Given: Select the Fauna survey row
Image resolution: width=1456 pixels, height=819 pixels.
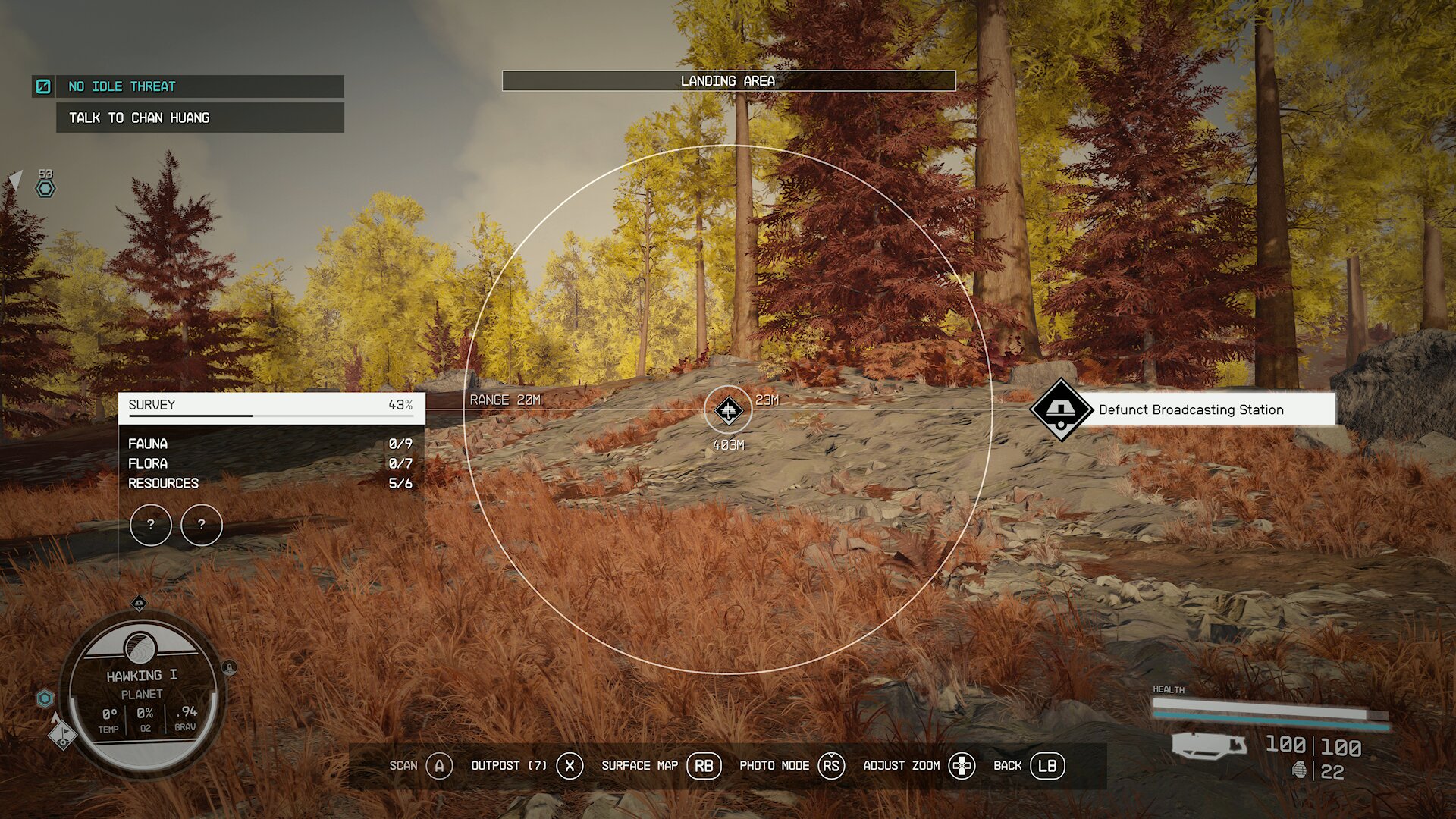Looking at the screenshot, I should pyautogui.click(x=270, y=444).
